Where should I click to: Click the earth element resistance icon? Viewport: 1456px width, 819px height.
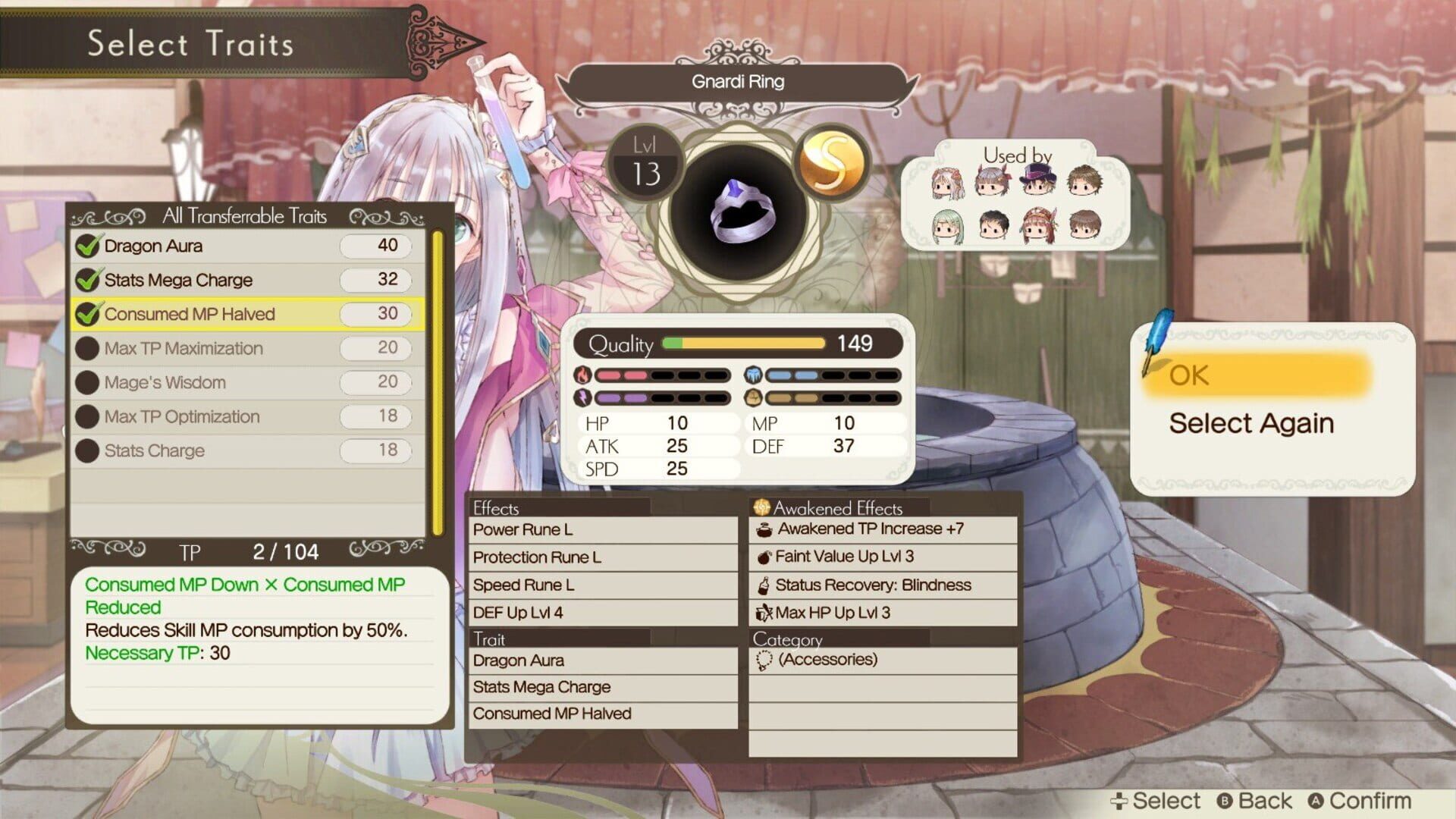click(753, 397)
